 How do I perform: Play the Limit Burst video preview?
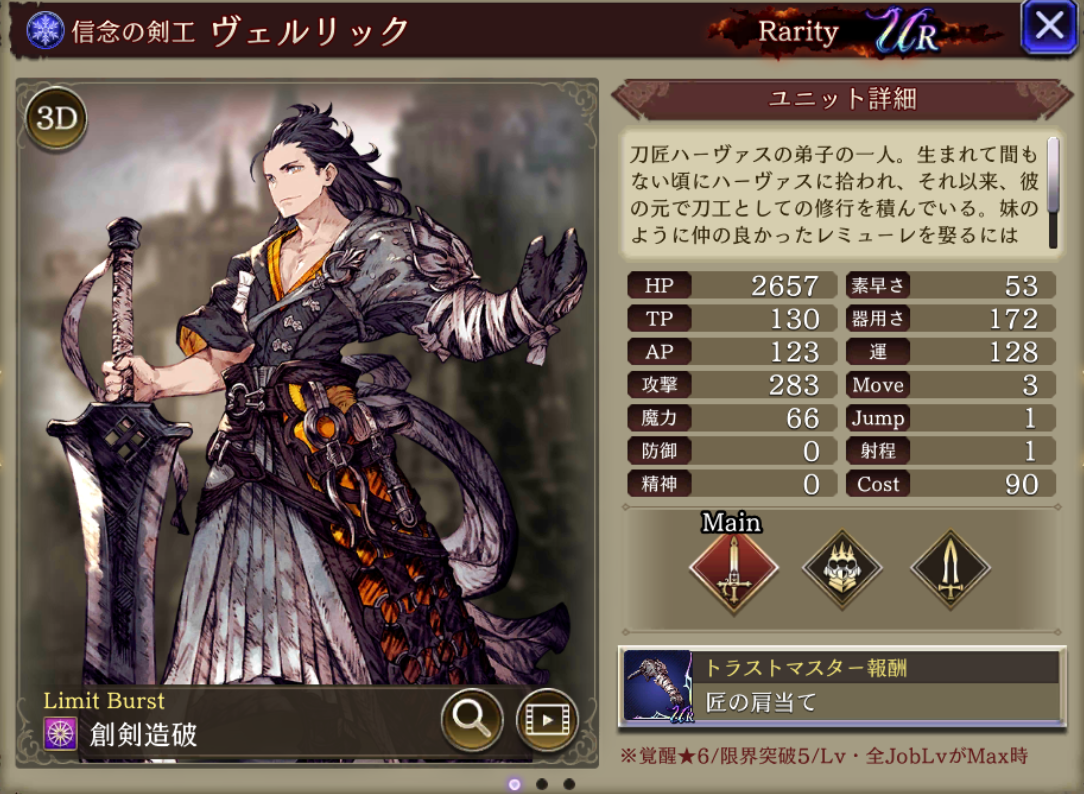pyautogui.click(x=547, y=717)
